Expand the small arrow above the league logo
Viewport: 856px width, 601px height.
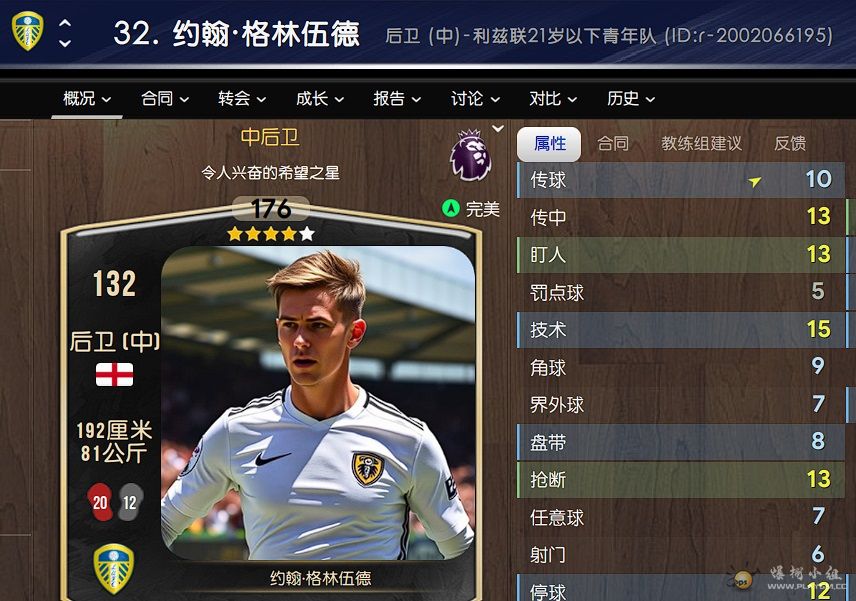[498, 129]
